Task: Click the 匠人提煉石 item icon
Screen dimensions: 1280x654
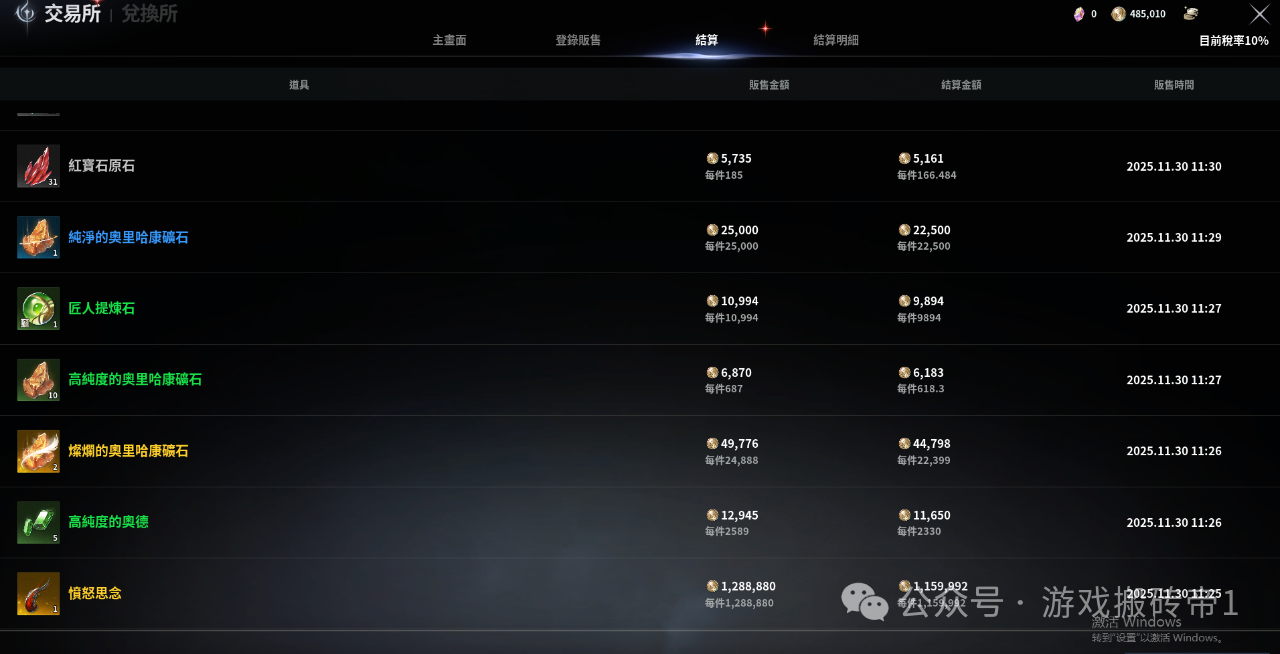Action: coord(38,309)
